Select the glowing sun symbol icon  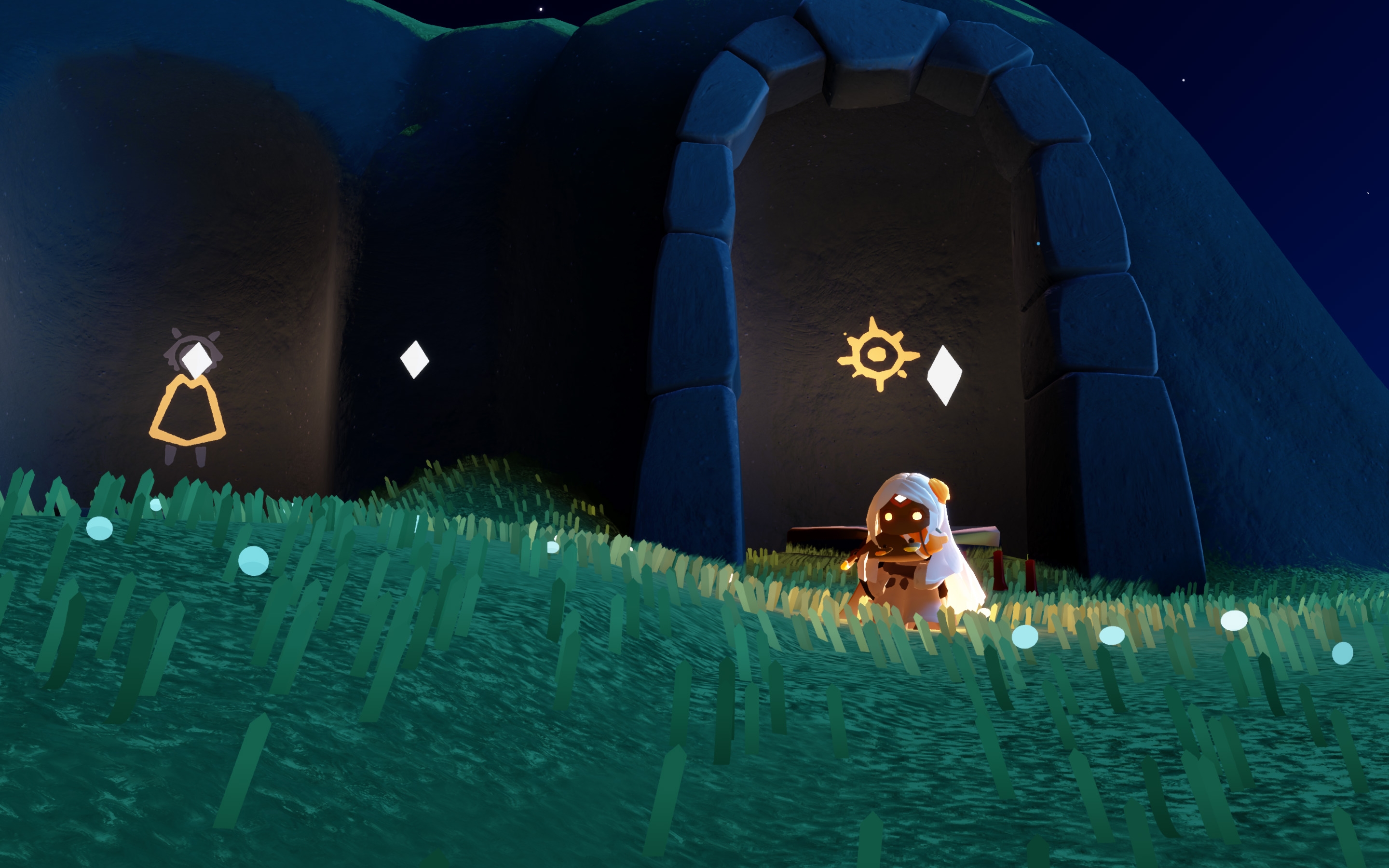[x=876, y=354]
